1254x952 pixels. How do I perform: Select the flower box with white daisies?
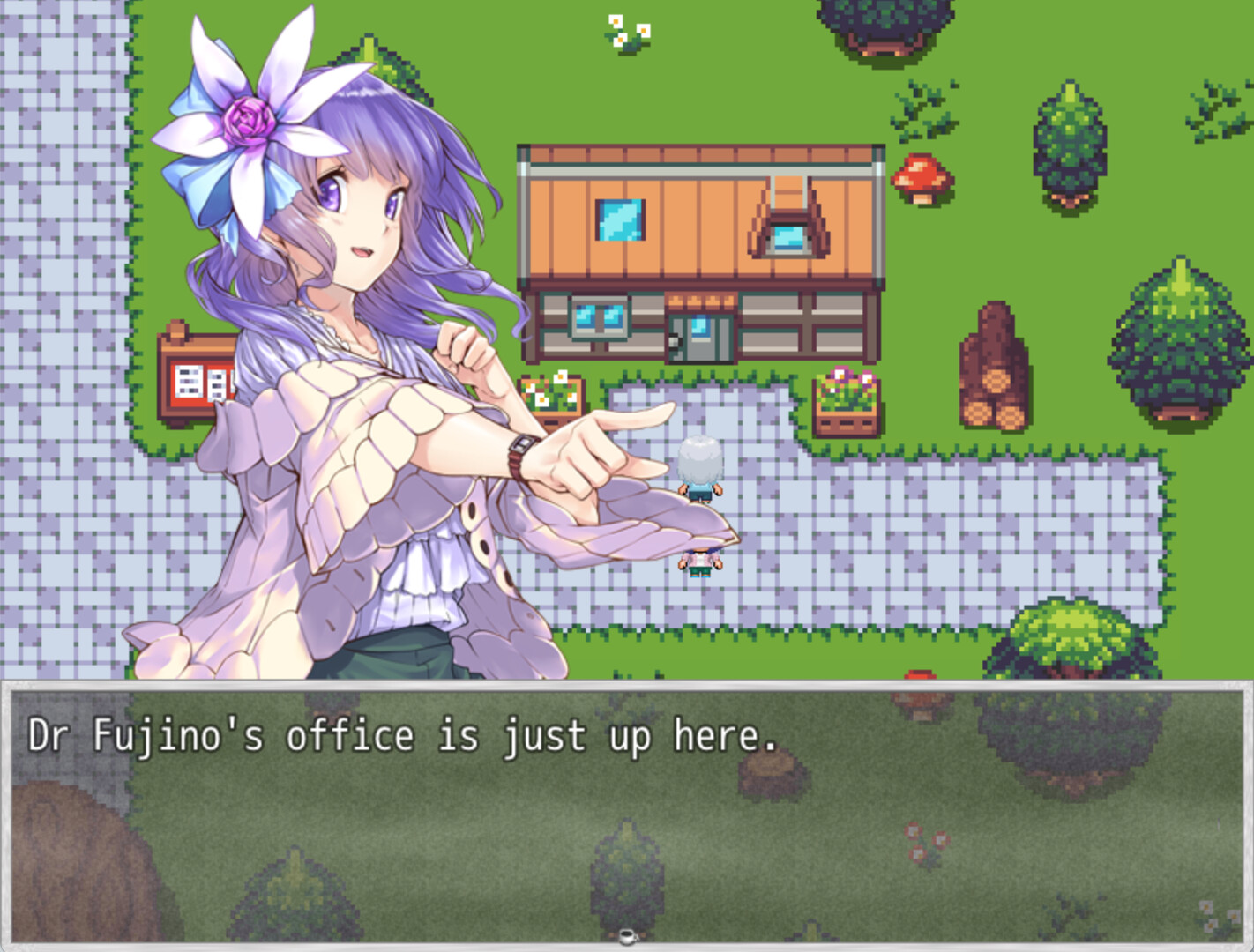coord(551,390)
